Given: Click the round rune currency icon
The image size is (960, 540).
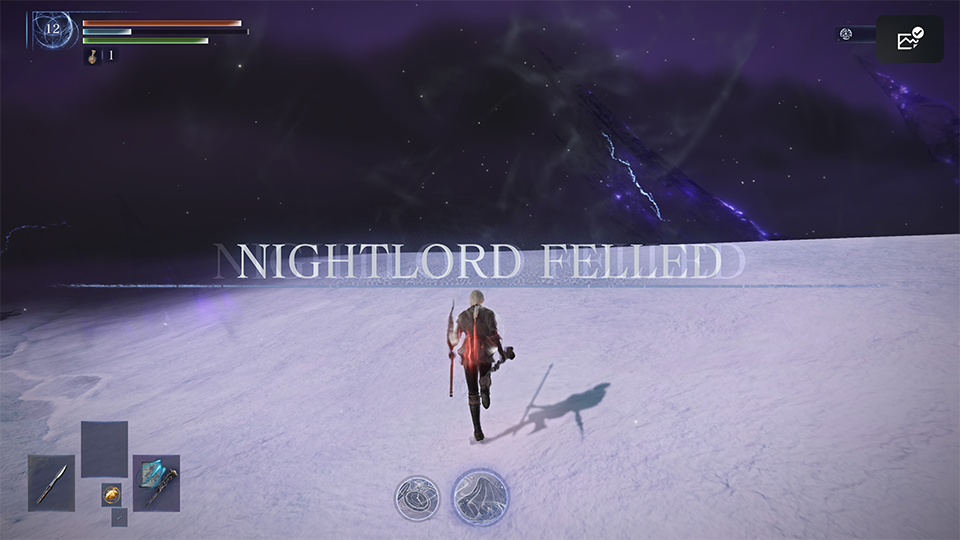Looking at the screenshot, I should pos(846,34).
